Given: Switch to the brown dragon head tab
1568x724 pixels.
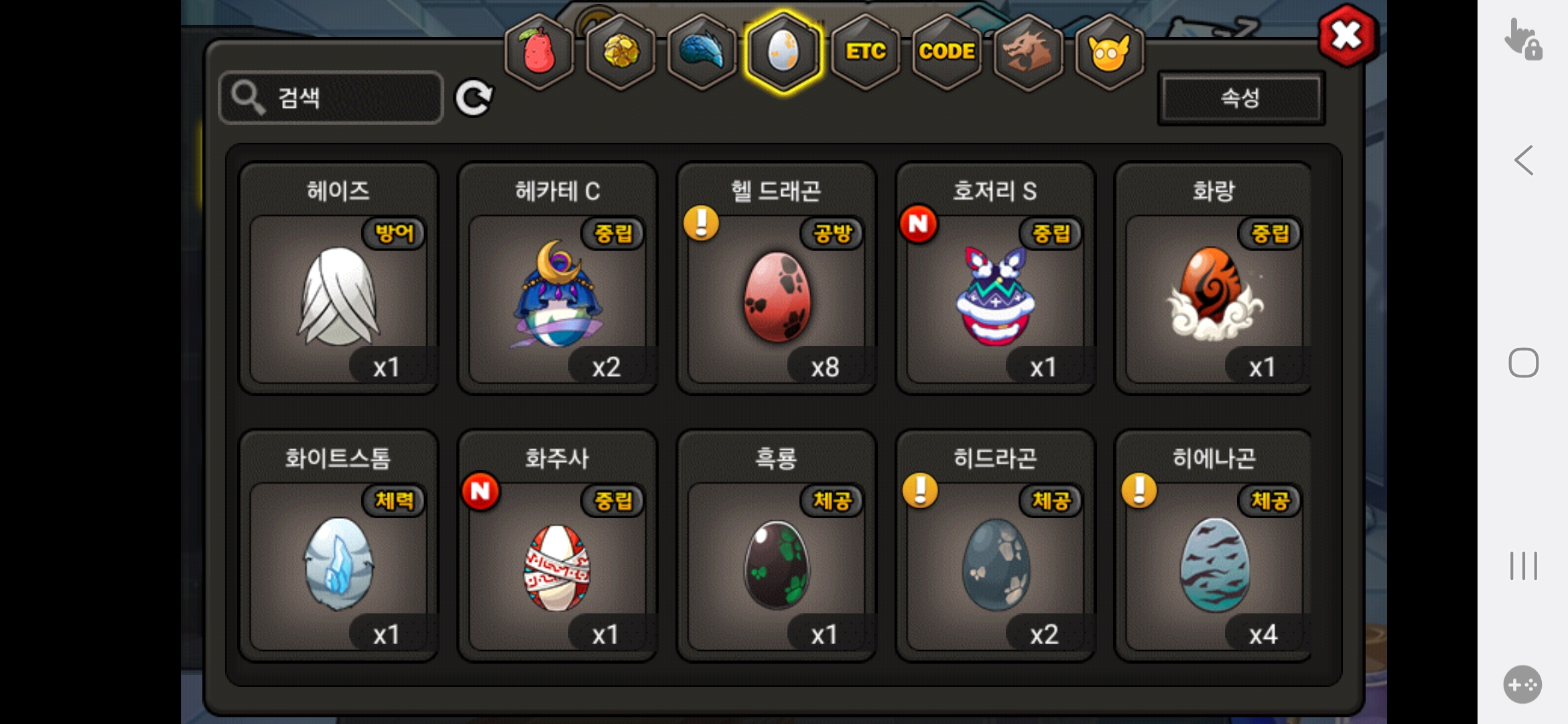Looking at the screenshot, I should click(x=1028, y=52).
